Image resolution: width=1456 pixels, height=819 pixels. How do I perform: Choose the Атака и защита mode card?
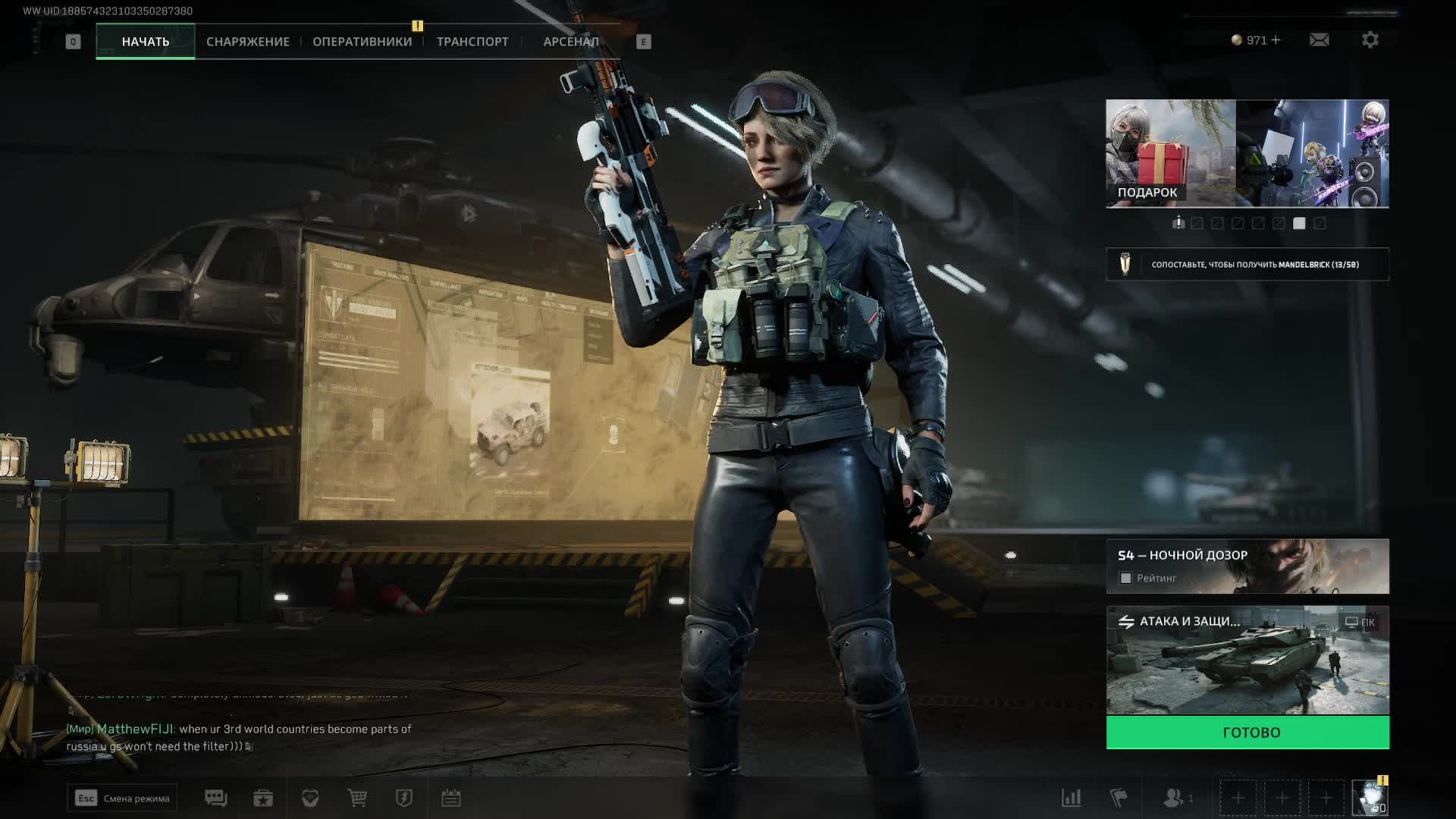click(1247, 660)
